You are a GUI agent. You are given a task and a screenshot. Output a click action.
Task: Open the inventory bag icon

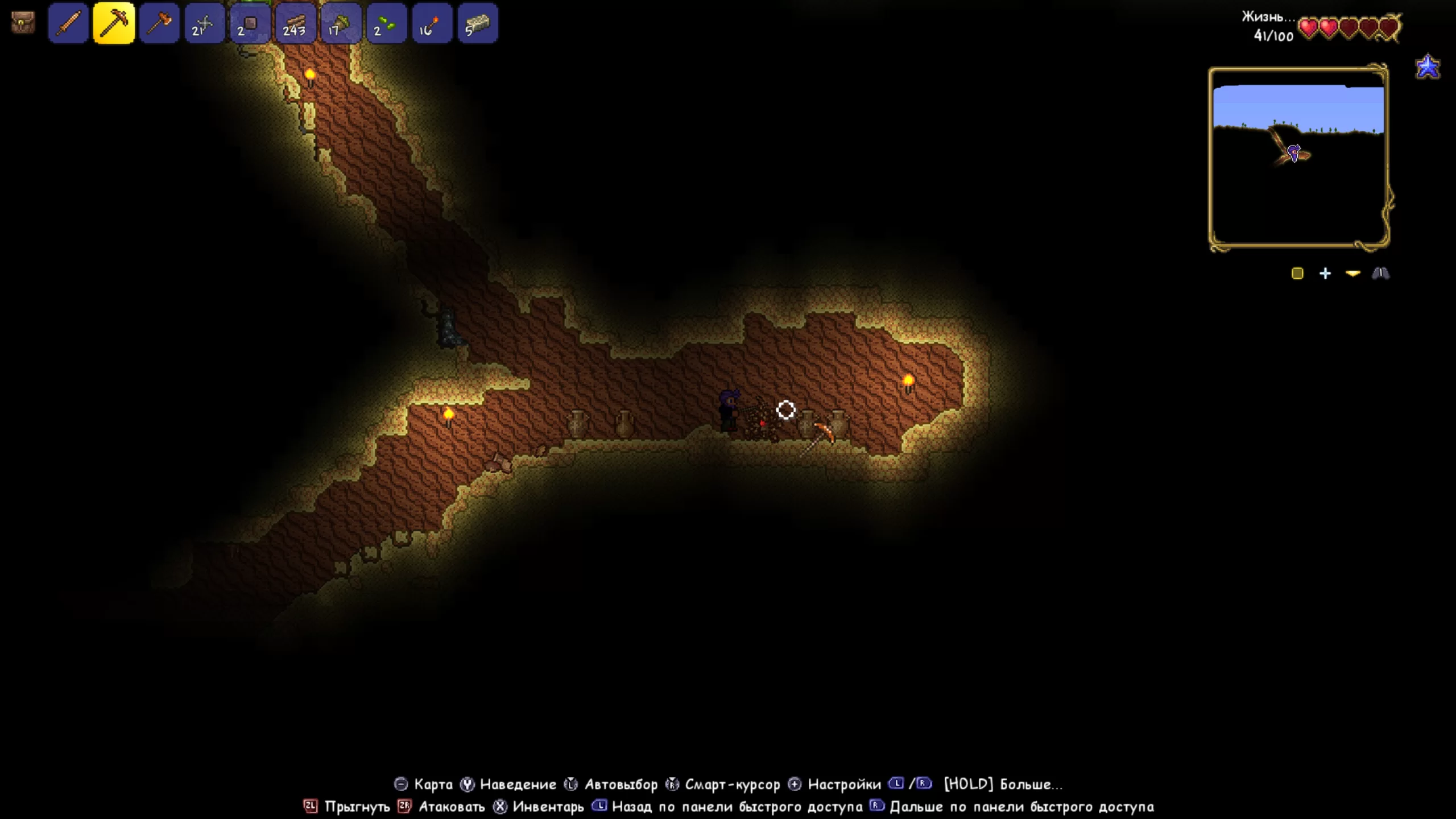tap(23, 23)
